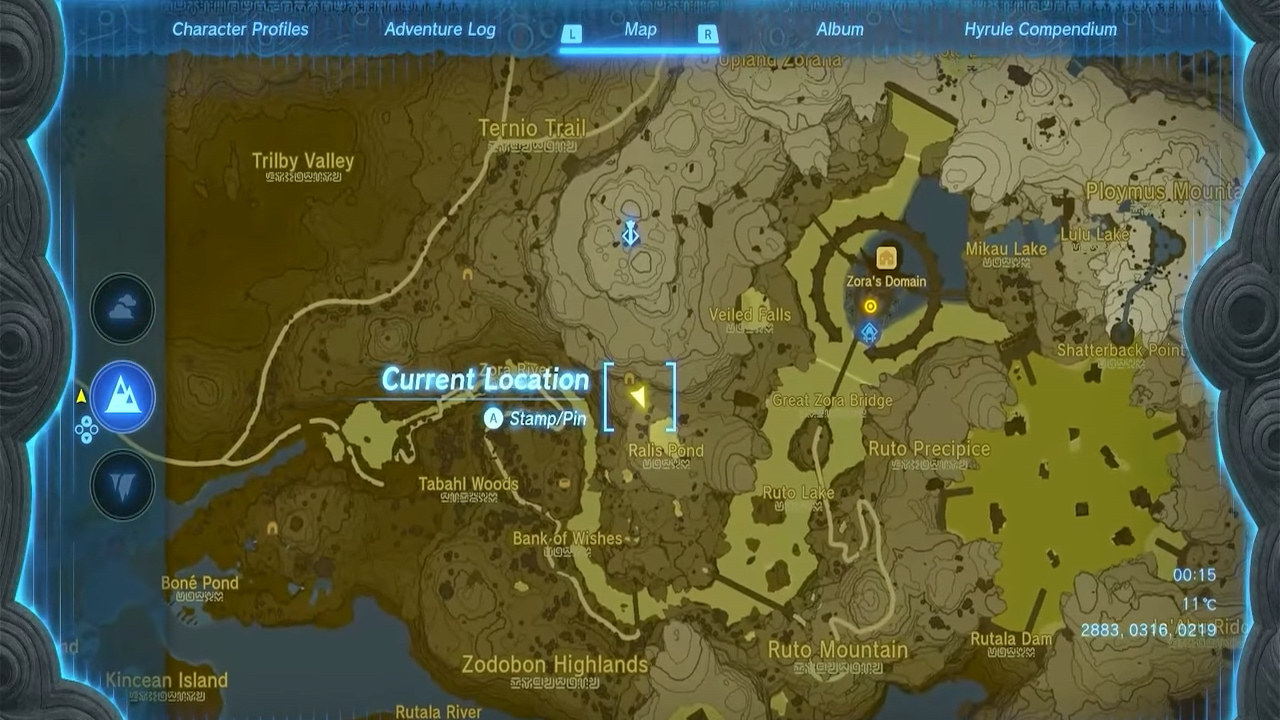Click the yellow ring destination marker in Zora's Domain
The image size is (1280, 720).
click(x=868, y=307)
